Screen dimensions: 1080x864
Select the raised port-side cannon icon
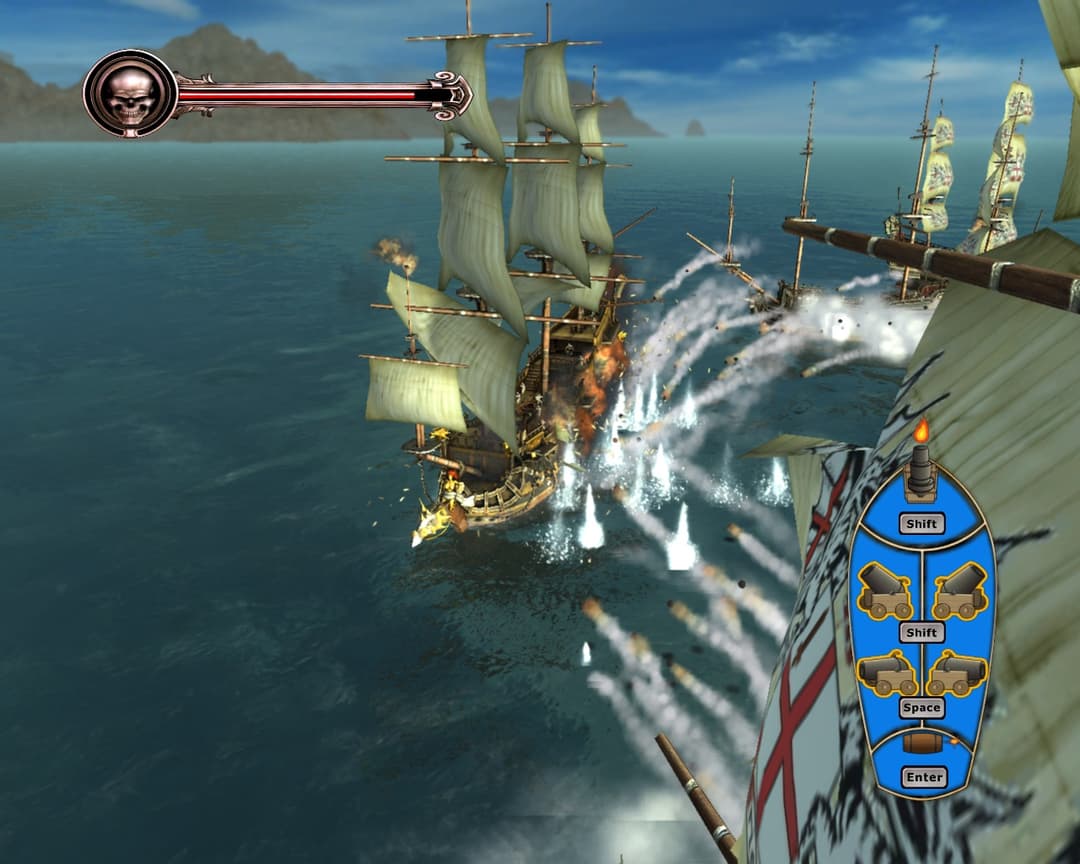tap(886, 591)
